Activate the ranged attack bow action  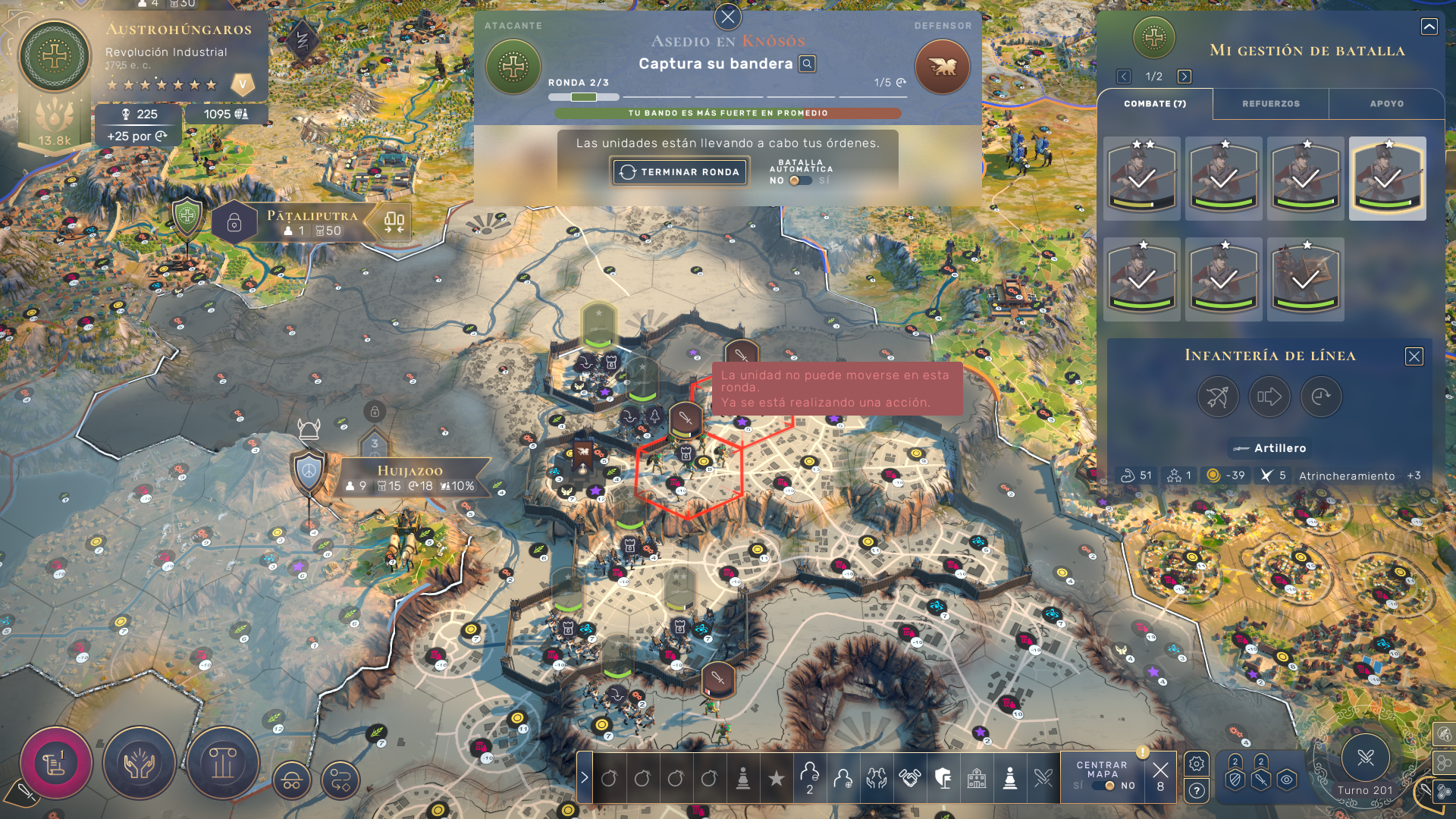tap(1218, 397)
